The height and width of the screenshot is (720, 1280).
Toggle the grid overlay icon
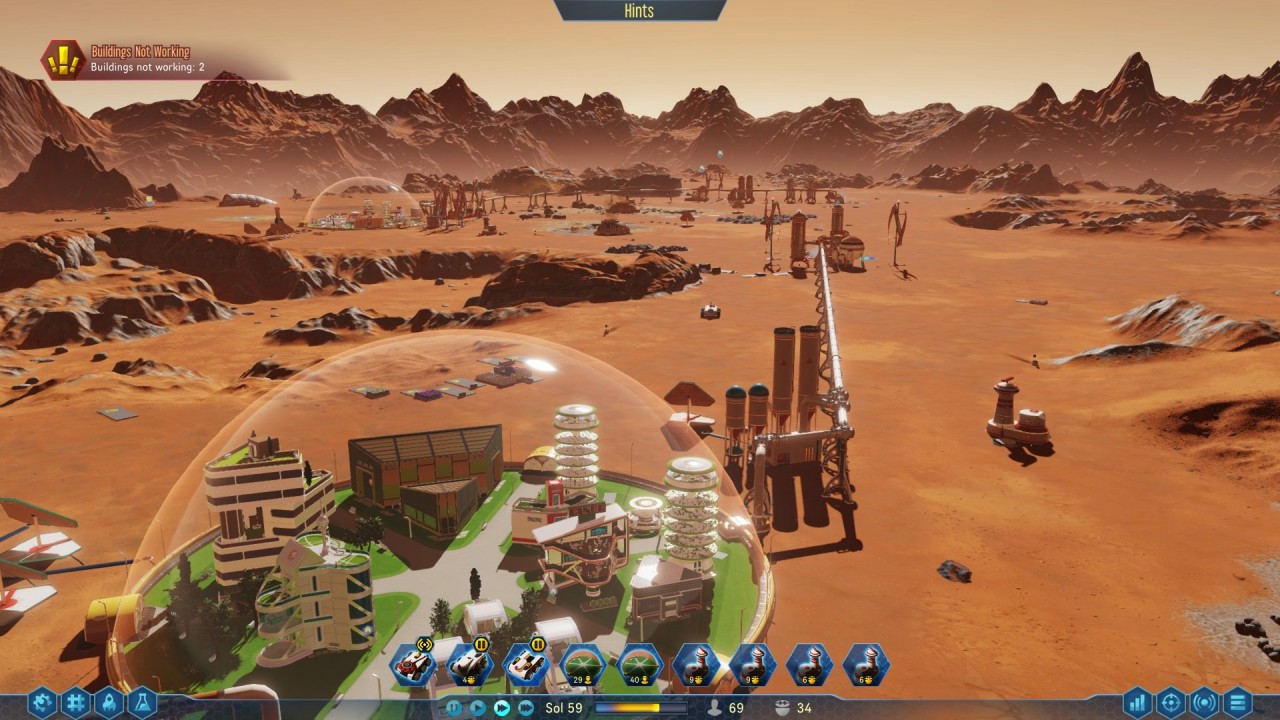75,703
